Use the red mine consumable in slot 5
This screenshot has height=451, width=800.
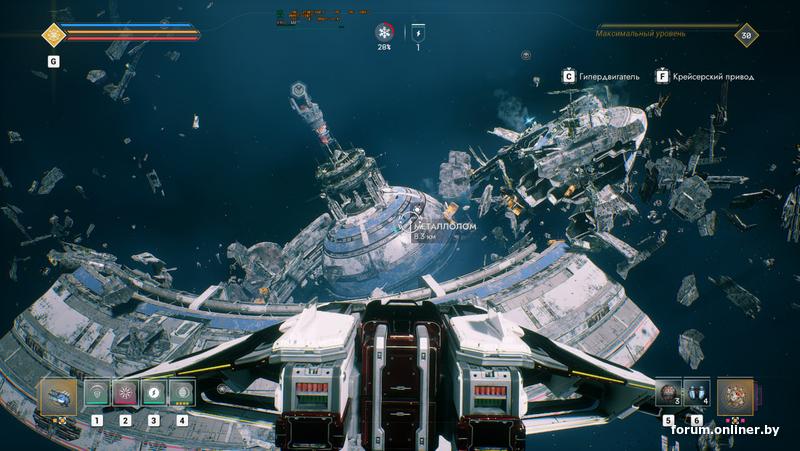(667, 393)
